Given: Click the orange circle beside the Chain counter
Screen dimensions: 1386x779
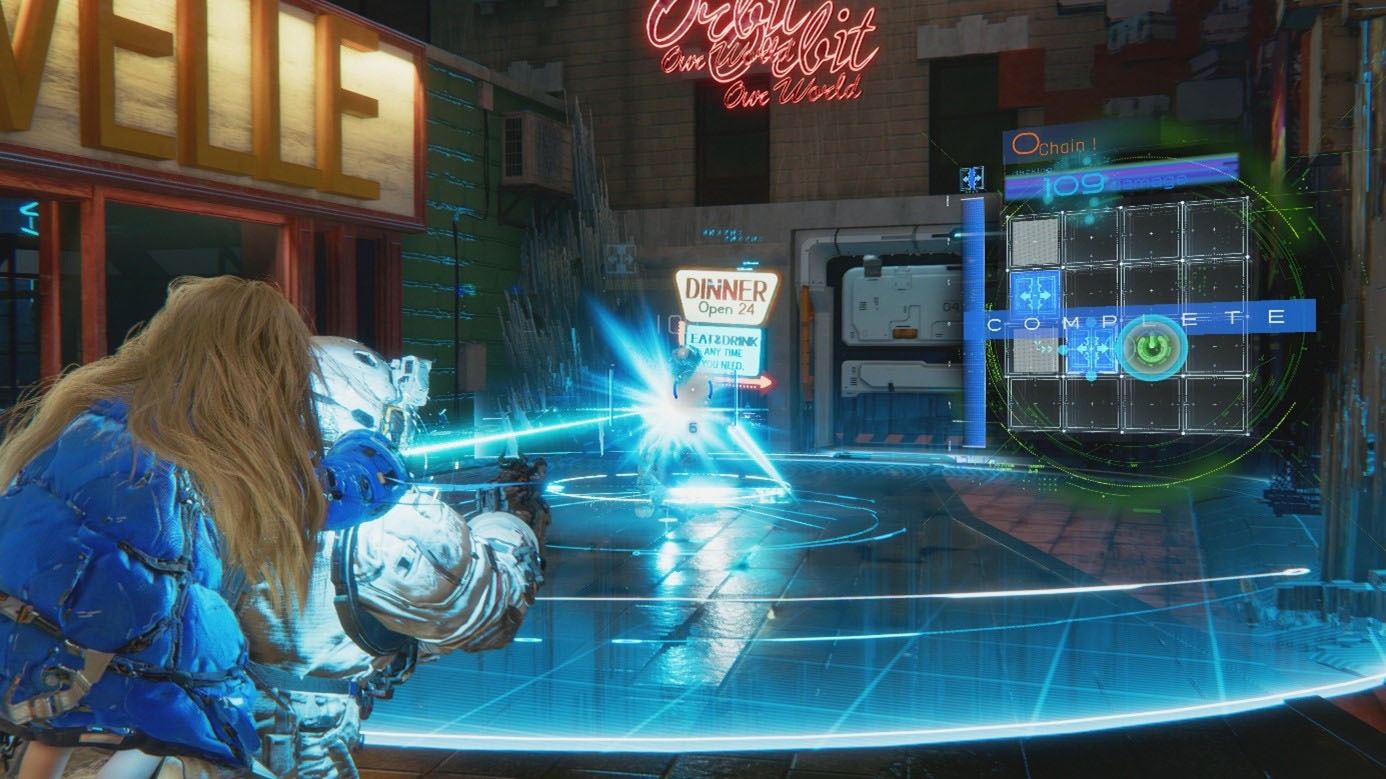Looking at the screenshot, I should click(1023, 143).
